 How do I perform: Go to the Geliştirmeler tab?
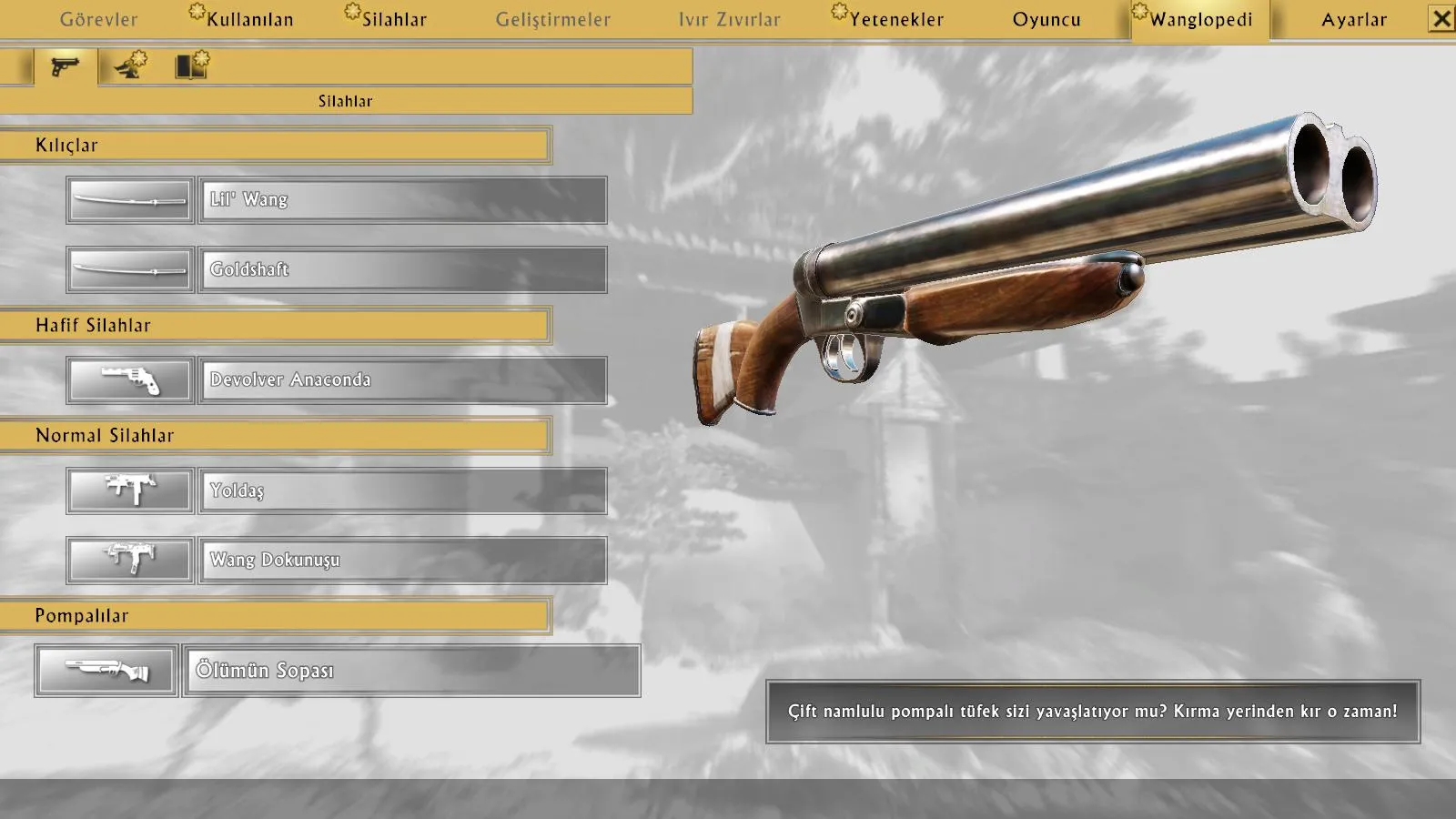(553, 19)
